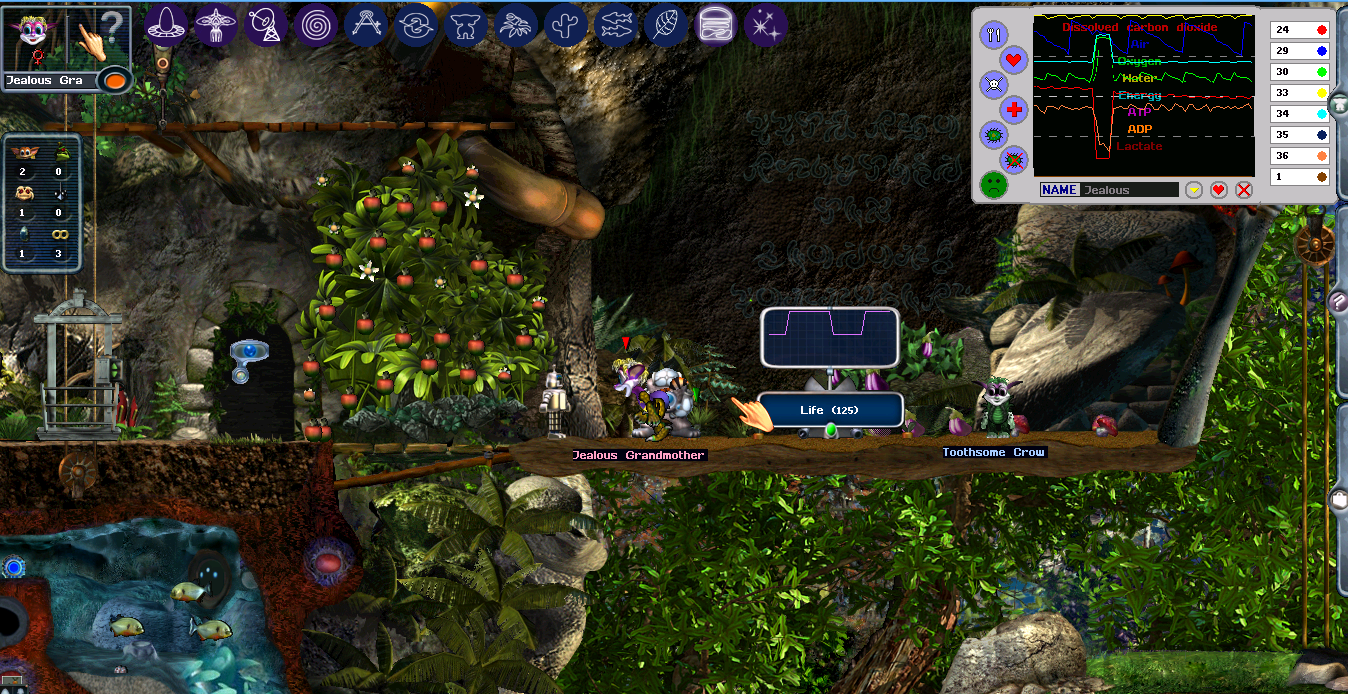Select the sparkling stars toolbar icon
The width and height of the screenshot is (1348, 694).
(x=766, y=25)
